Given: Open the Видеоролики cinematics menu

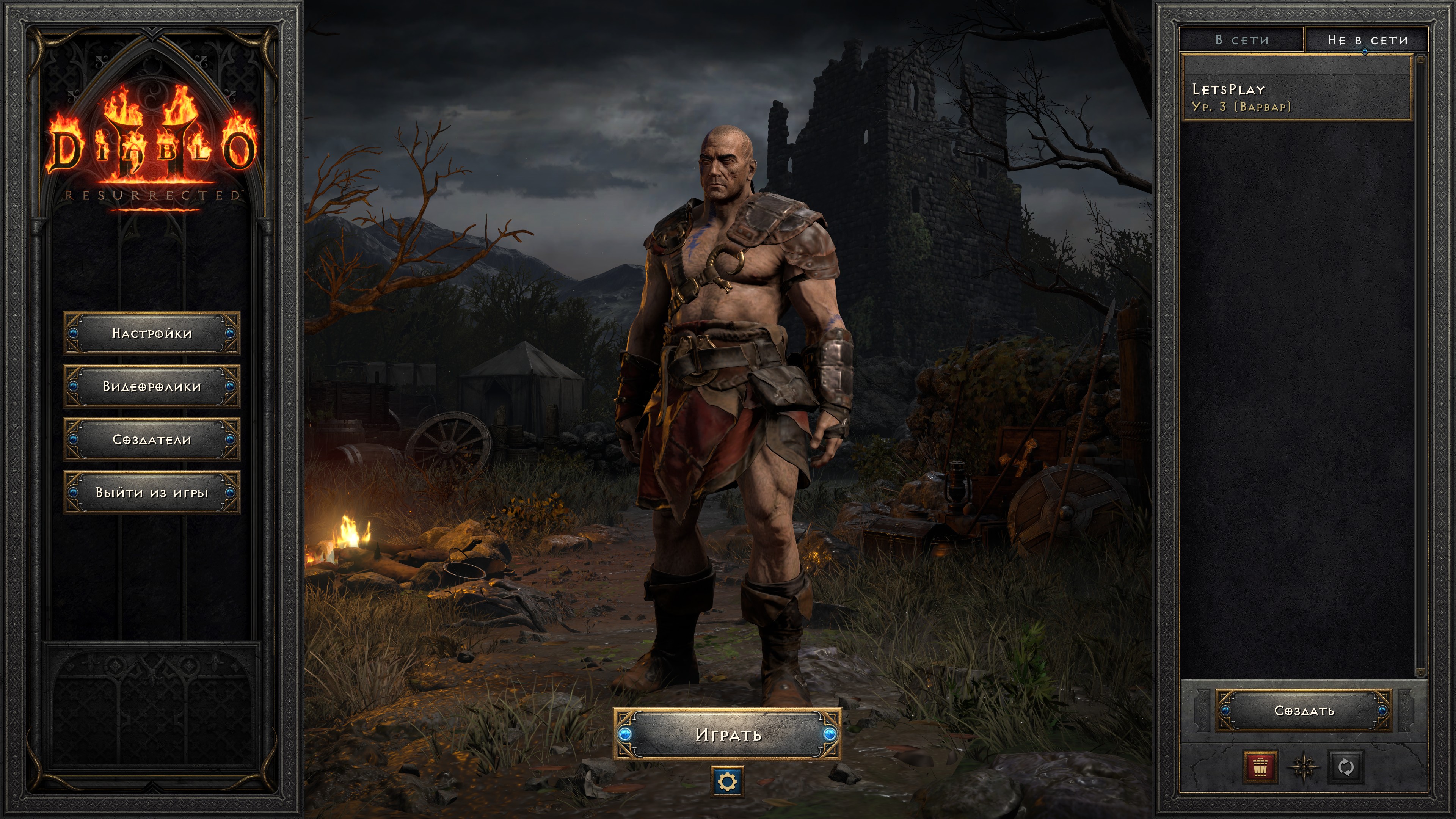Looking at the screenshot, I should pos(152,386).
